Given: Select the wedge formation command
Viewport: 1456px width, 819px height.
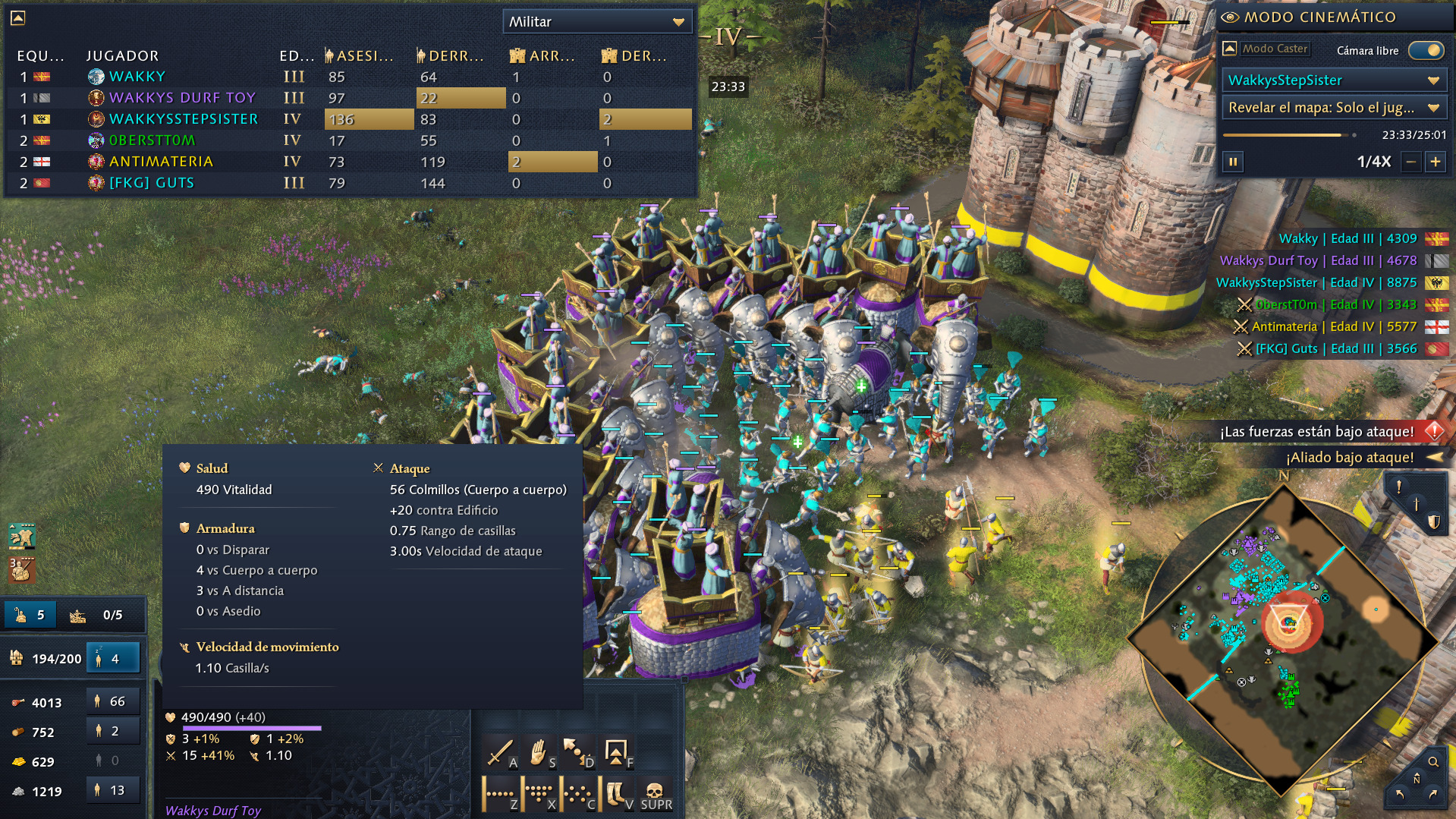Looking at the screenshot, I should (x=539, y=794).
